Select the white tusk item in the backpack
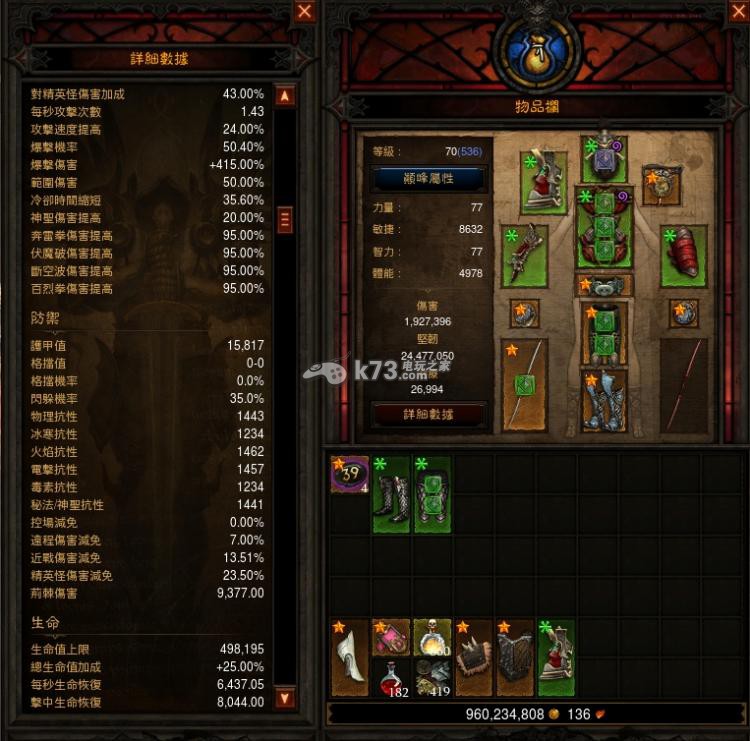750x741 pixels. 350,658
